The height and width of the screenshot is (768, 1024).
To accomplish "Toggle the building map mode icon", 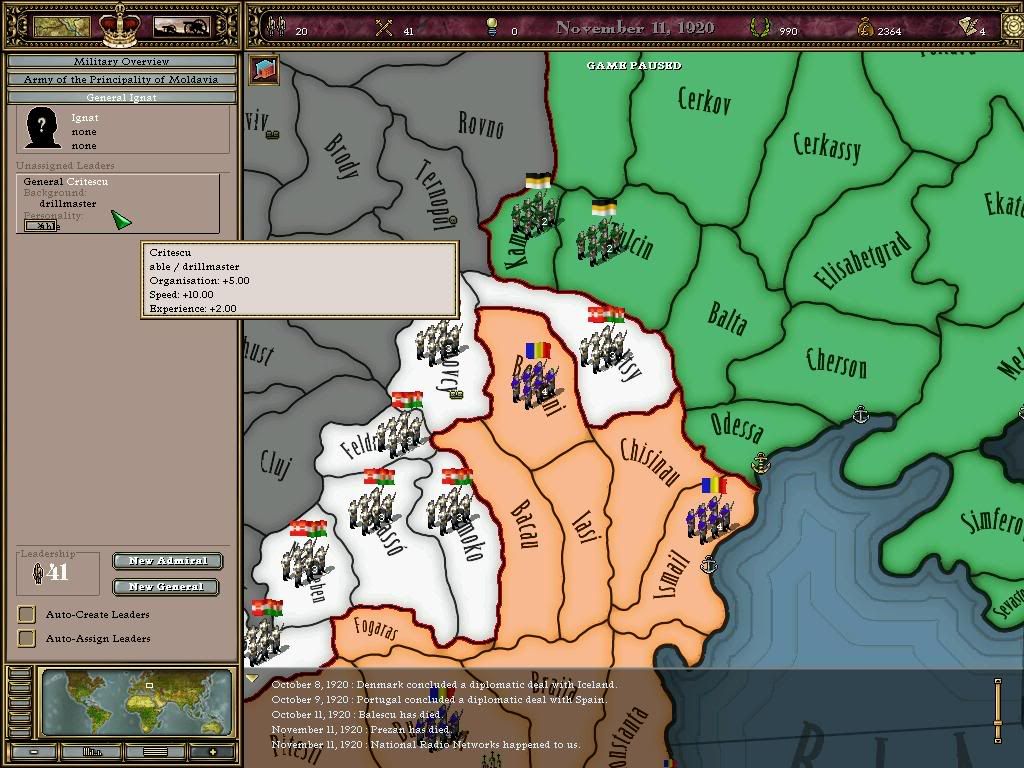I will [265, 69].
